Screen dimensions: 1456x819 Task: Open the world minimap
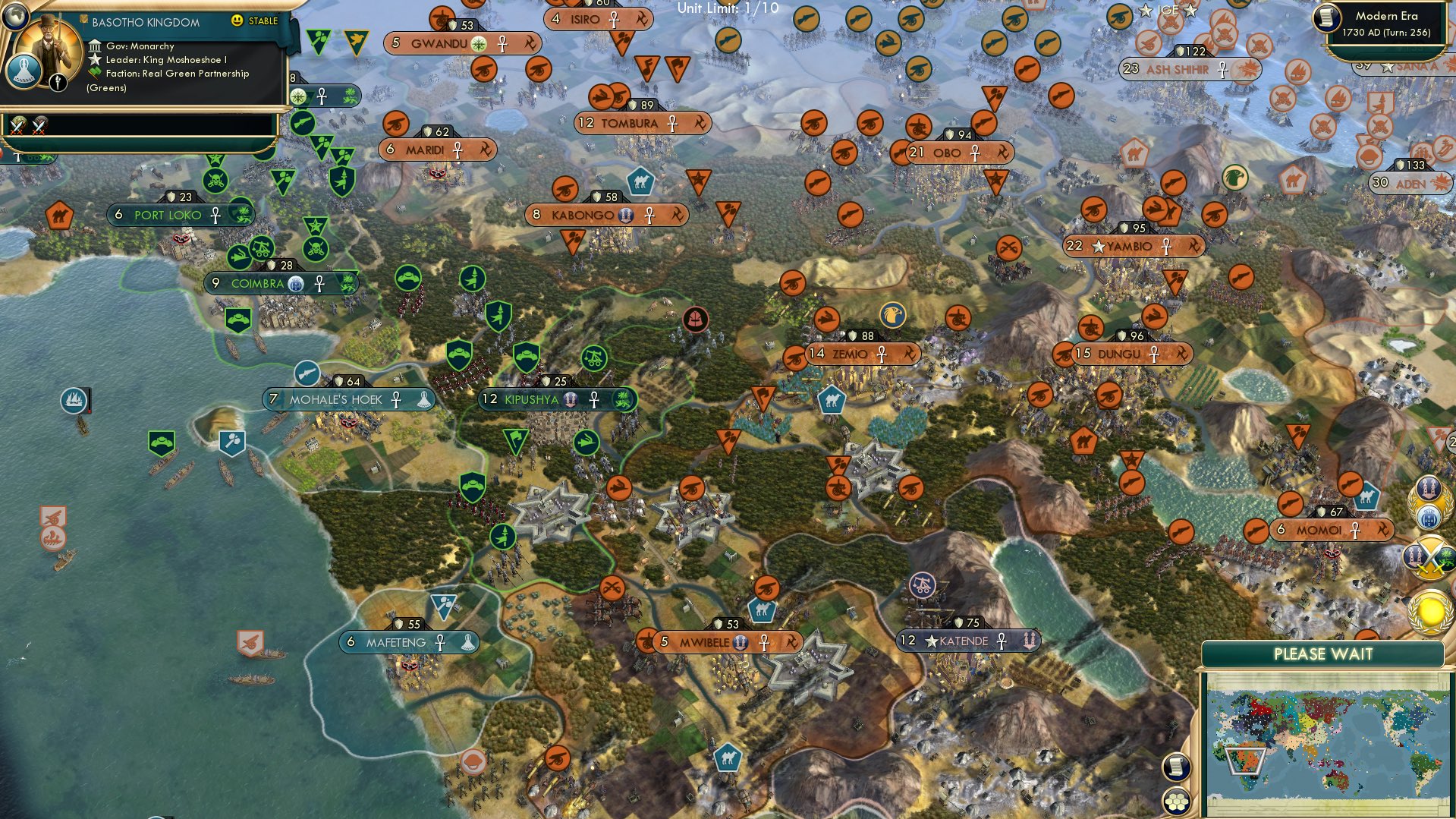[1326, 742]
